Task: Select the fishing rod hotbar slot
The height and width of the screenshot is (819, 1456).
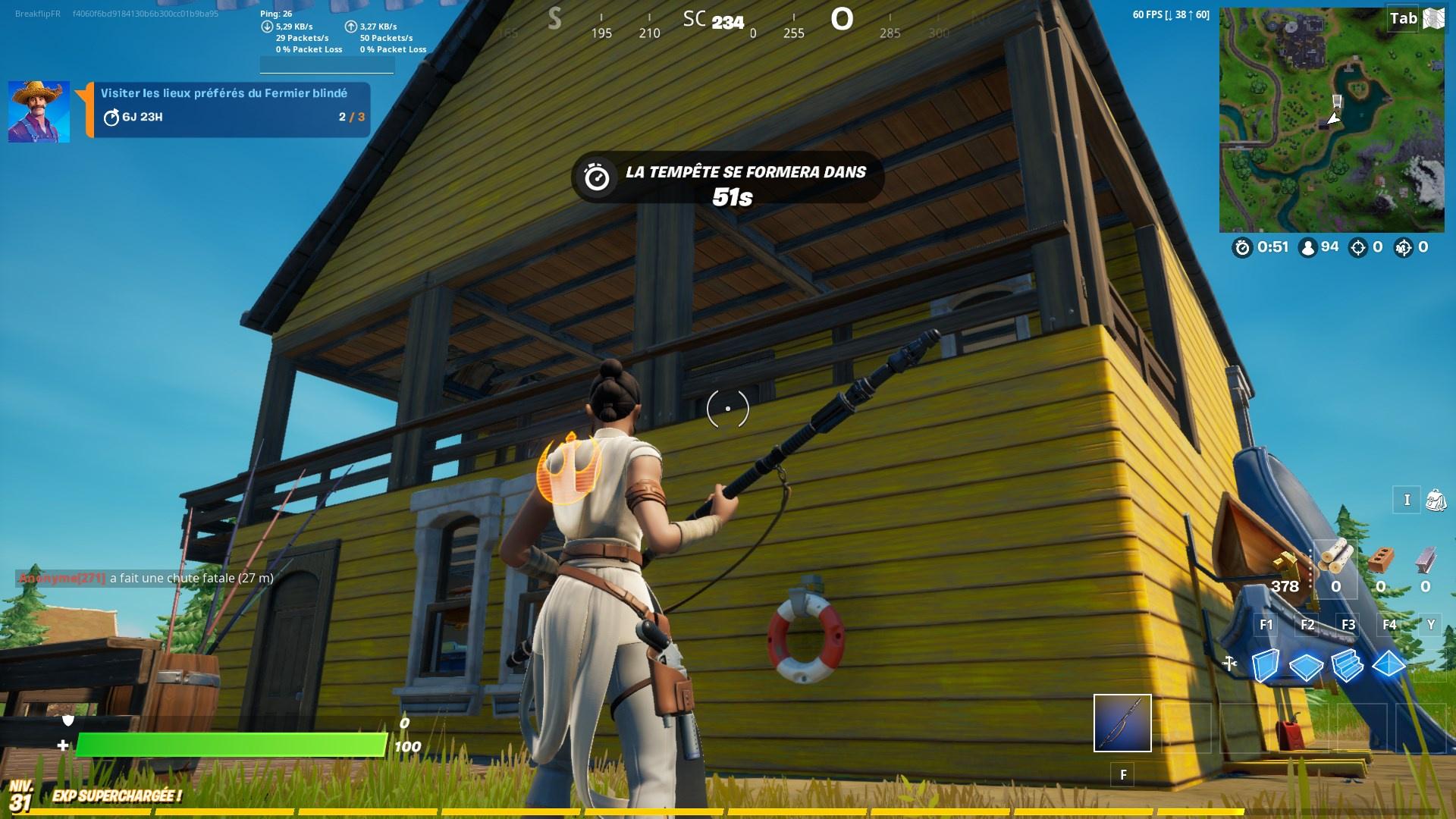Action: [x=1122, y=723]
